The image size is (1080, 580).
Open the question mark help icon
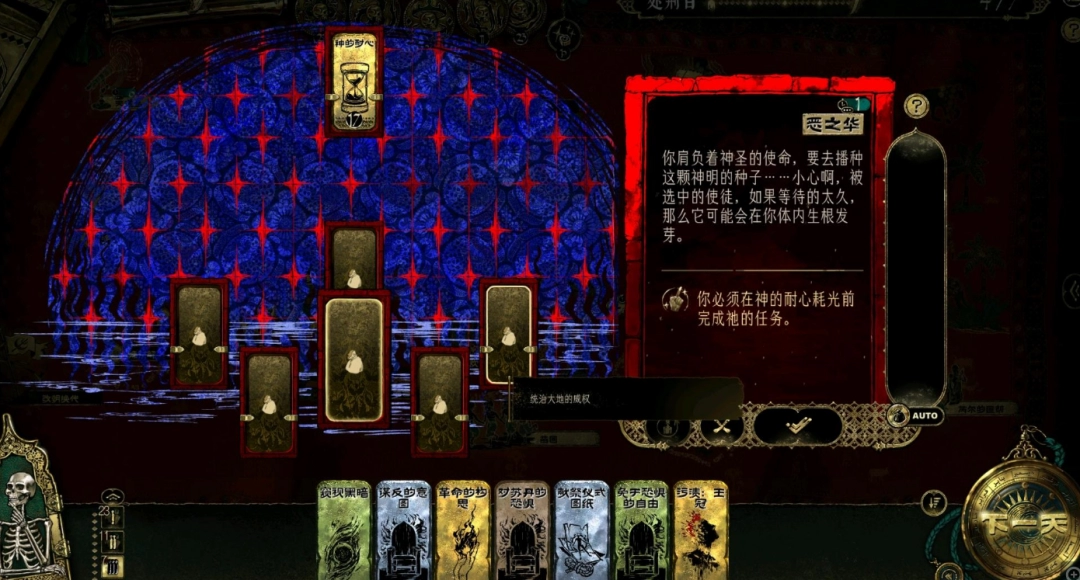(916, 106)
